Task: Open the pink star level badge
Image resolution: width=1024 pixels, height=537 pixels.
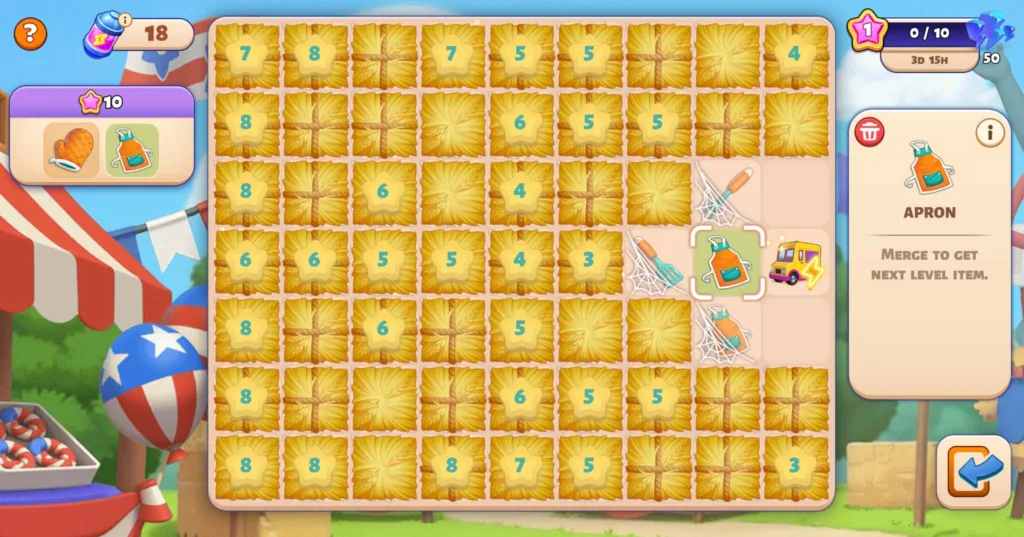Action: point(866,30)
